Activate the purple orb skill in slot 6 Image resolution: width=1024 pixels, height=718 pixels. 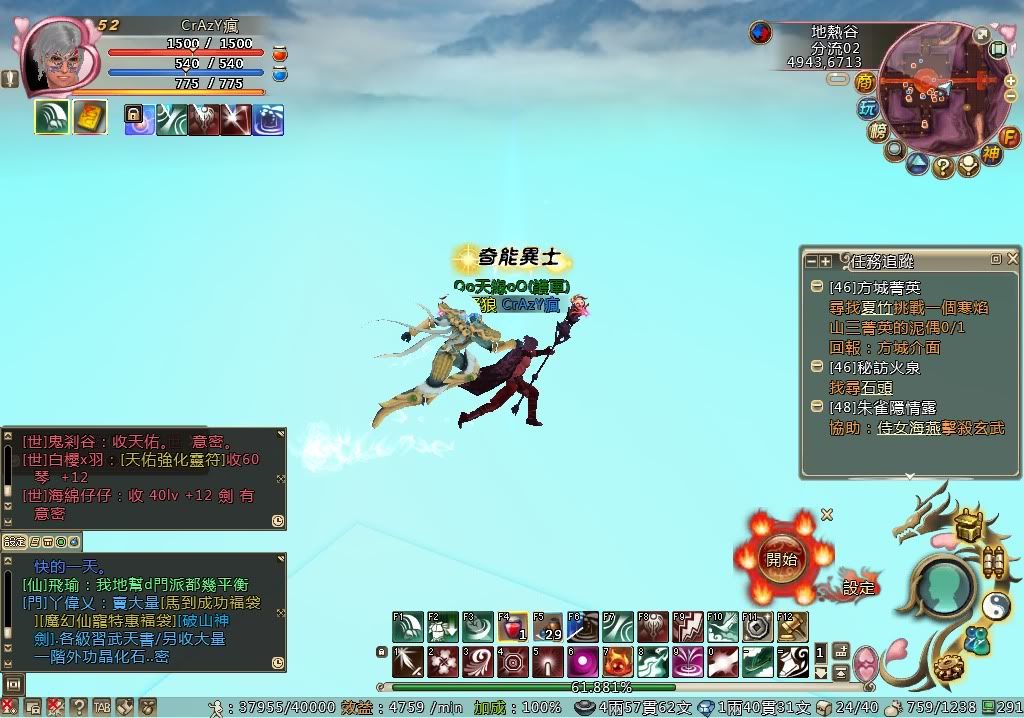pyautogui.click(x=582, y=662)
